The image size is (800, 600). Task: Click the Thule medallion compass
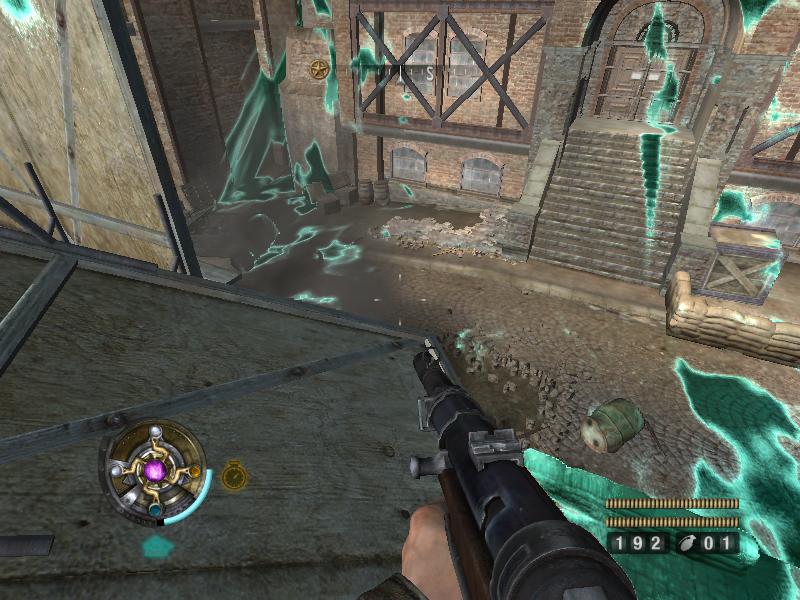(154, 469)
